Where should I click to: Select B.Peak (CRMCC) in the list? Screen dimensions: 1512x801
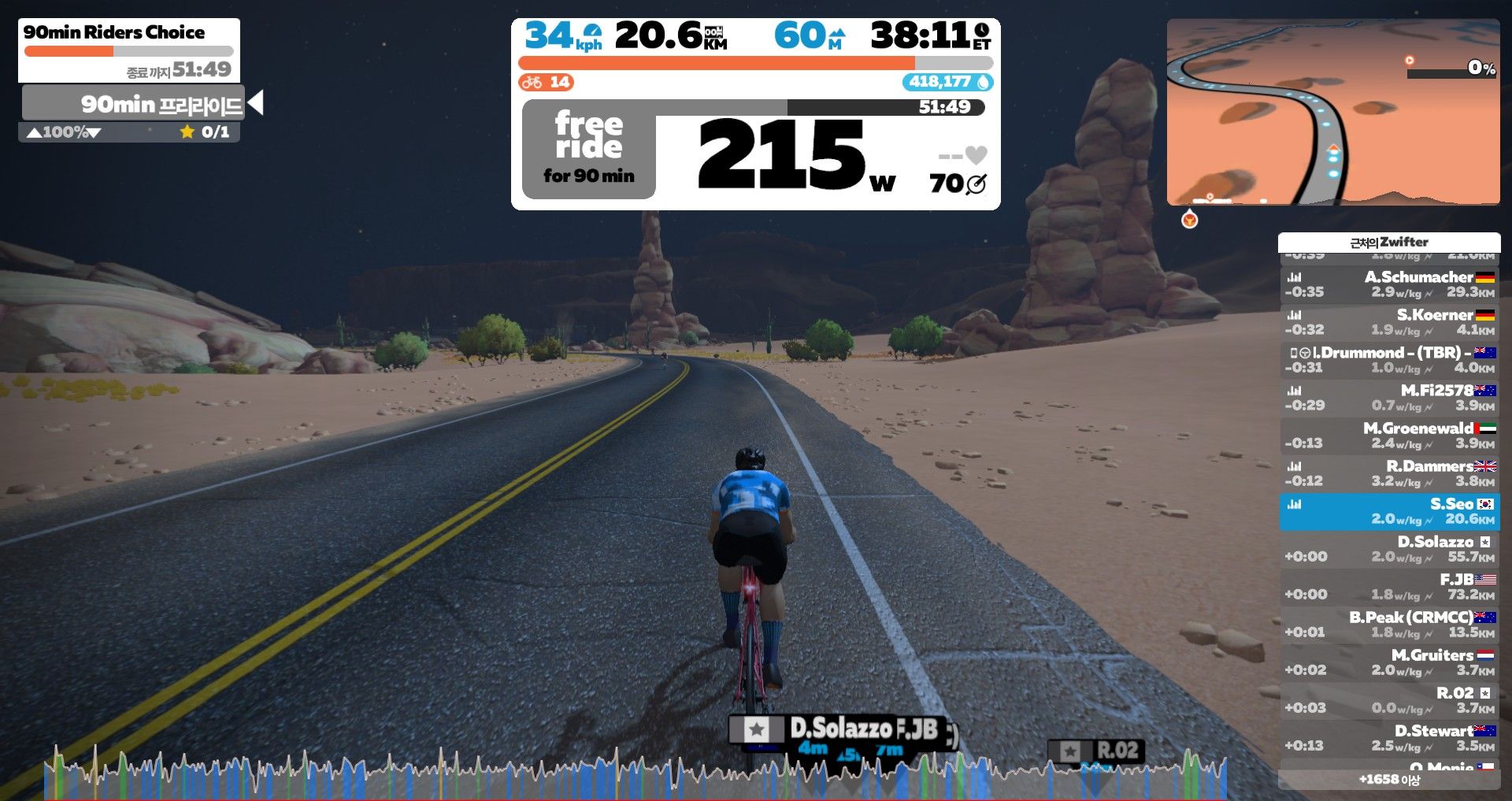click(x=1389, y=625)
